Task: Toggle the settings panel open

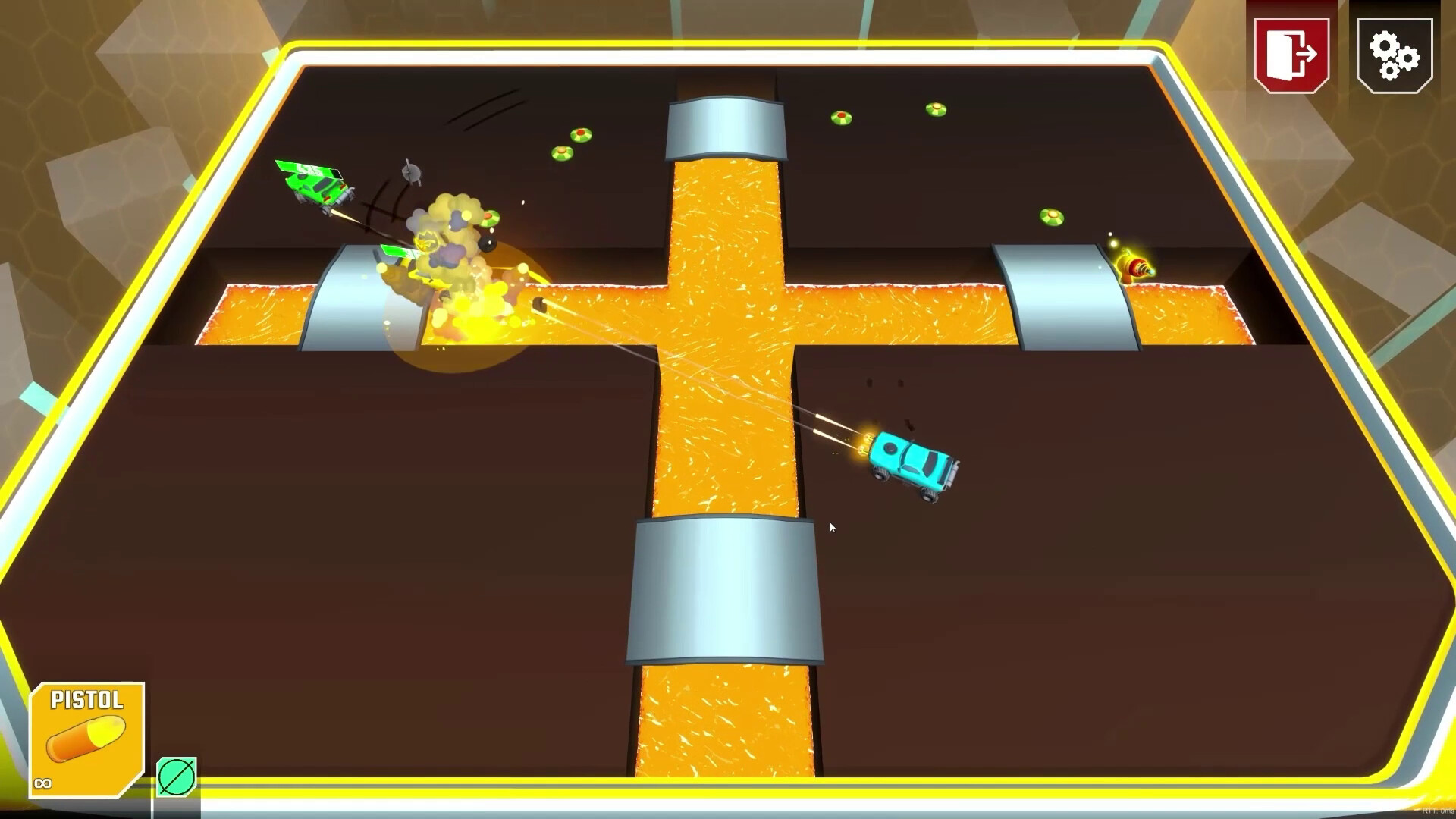Action: click(x=1397, y=55)
